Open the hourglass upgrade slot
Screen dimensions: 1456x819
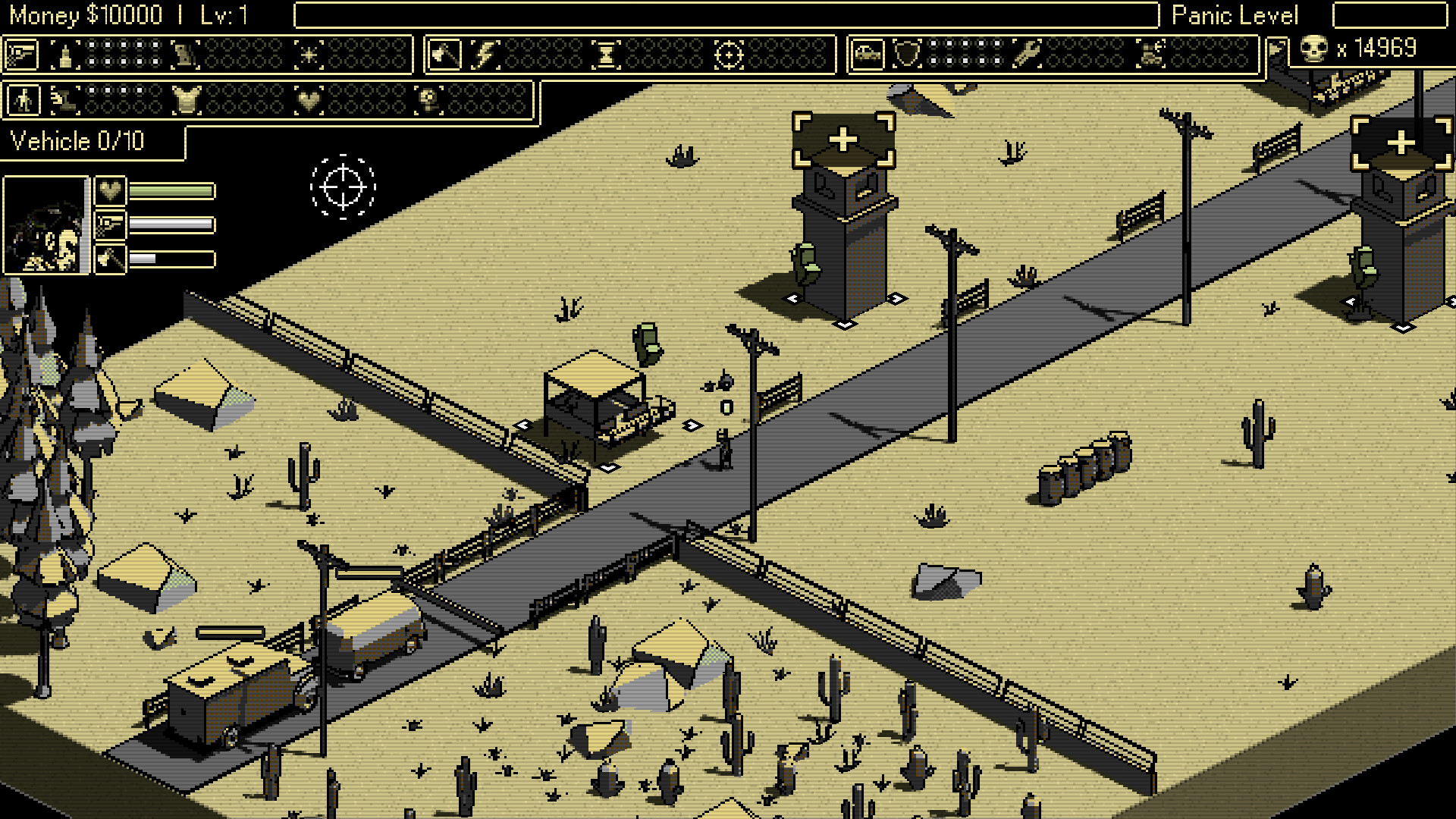(607, 53)
